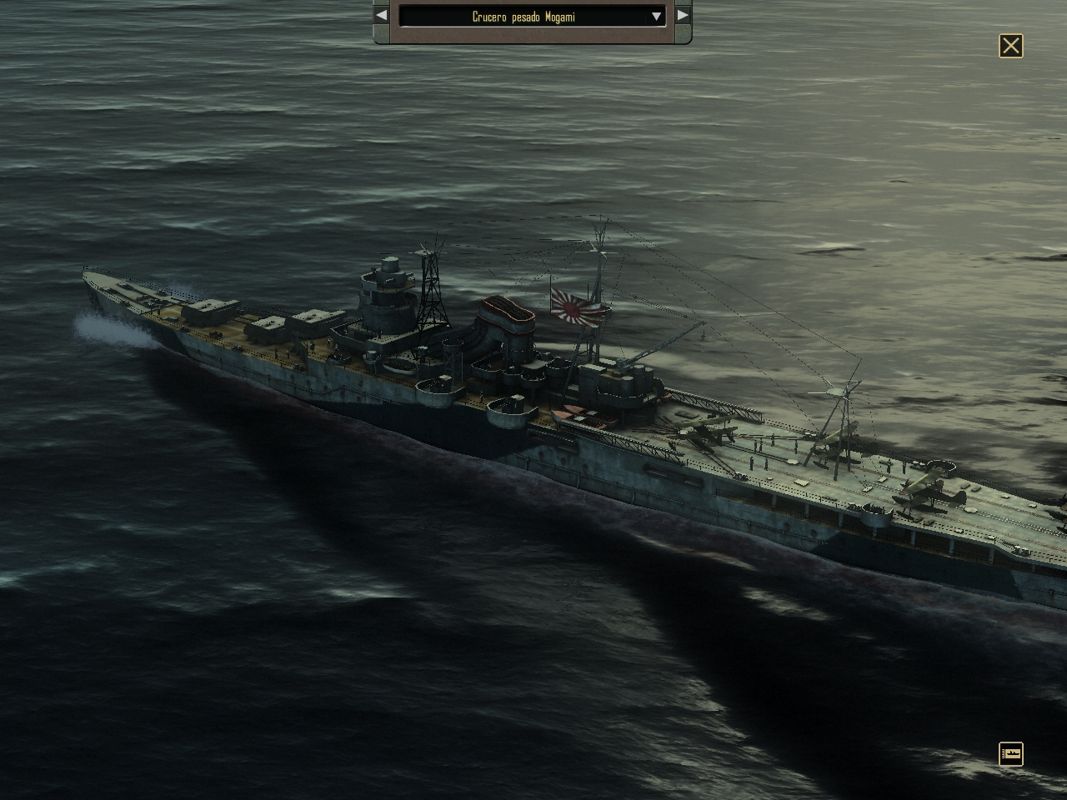Close the ship viewer with the X button

(x=1011, y=46)
